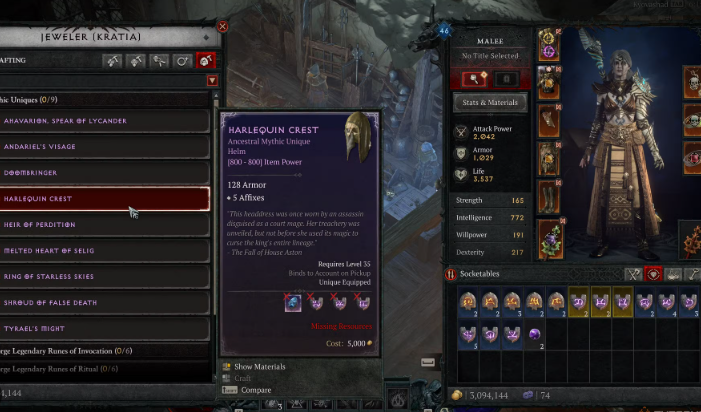
Task: Open the Stats & Materials panel
Action: coord(489,102)
